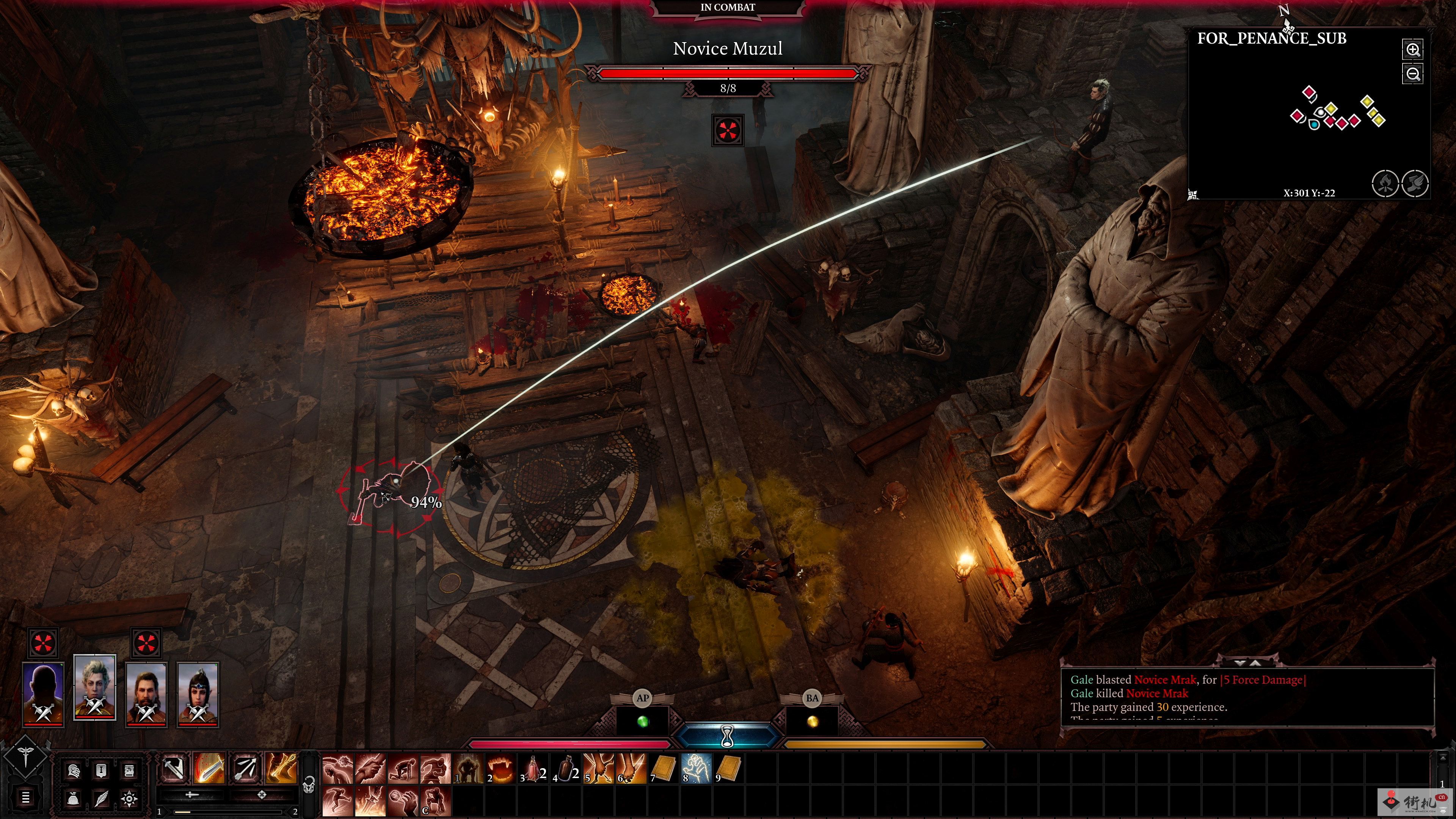Open the hamburger menu button
Viewport: 1456px width, 819px height.
pyautogui.click(x=25, y=797)
